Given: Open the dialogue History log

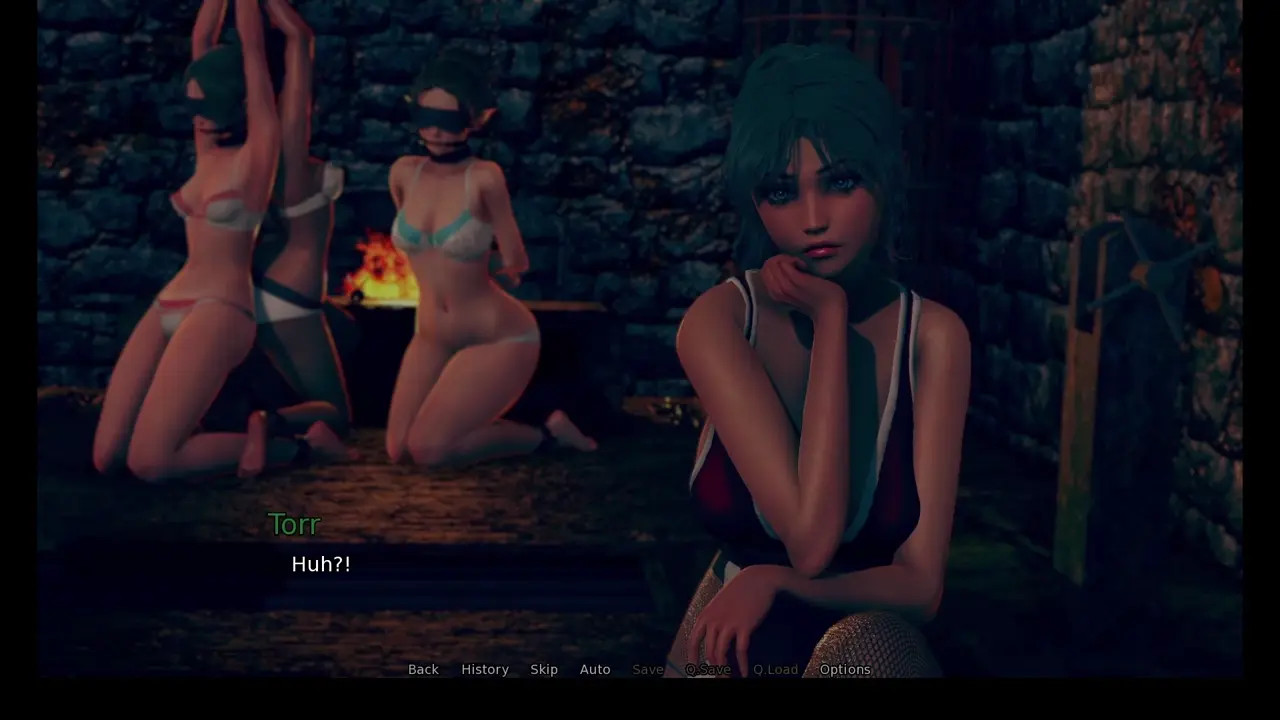Looking at the screenshot, I should coord(485,669).
